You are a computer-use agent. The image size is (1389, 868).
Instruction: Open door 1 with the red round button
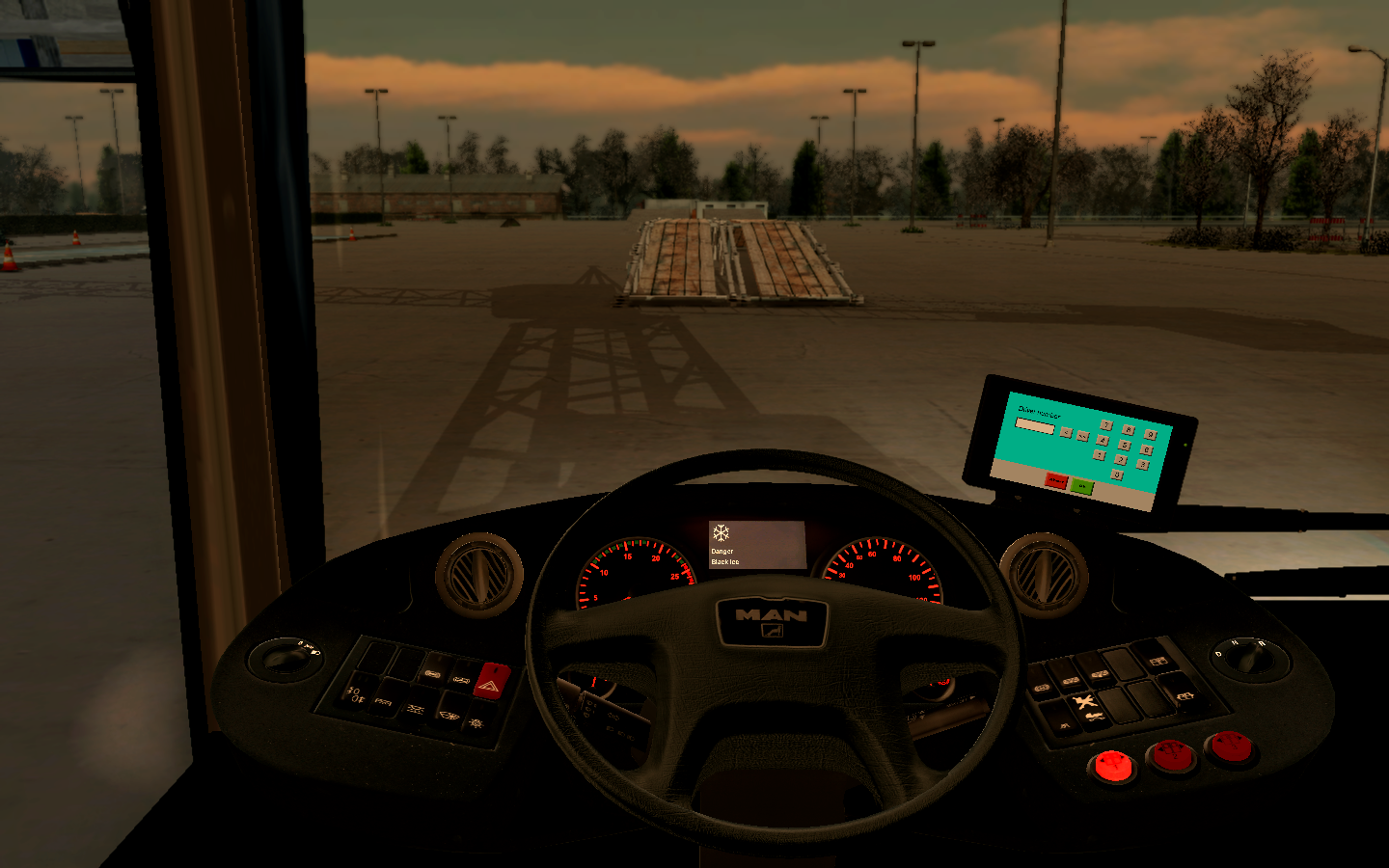pyautogui.click(x=1113, y=768)
